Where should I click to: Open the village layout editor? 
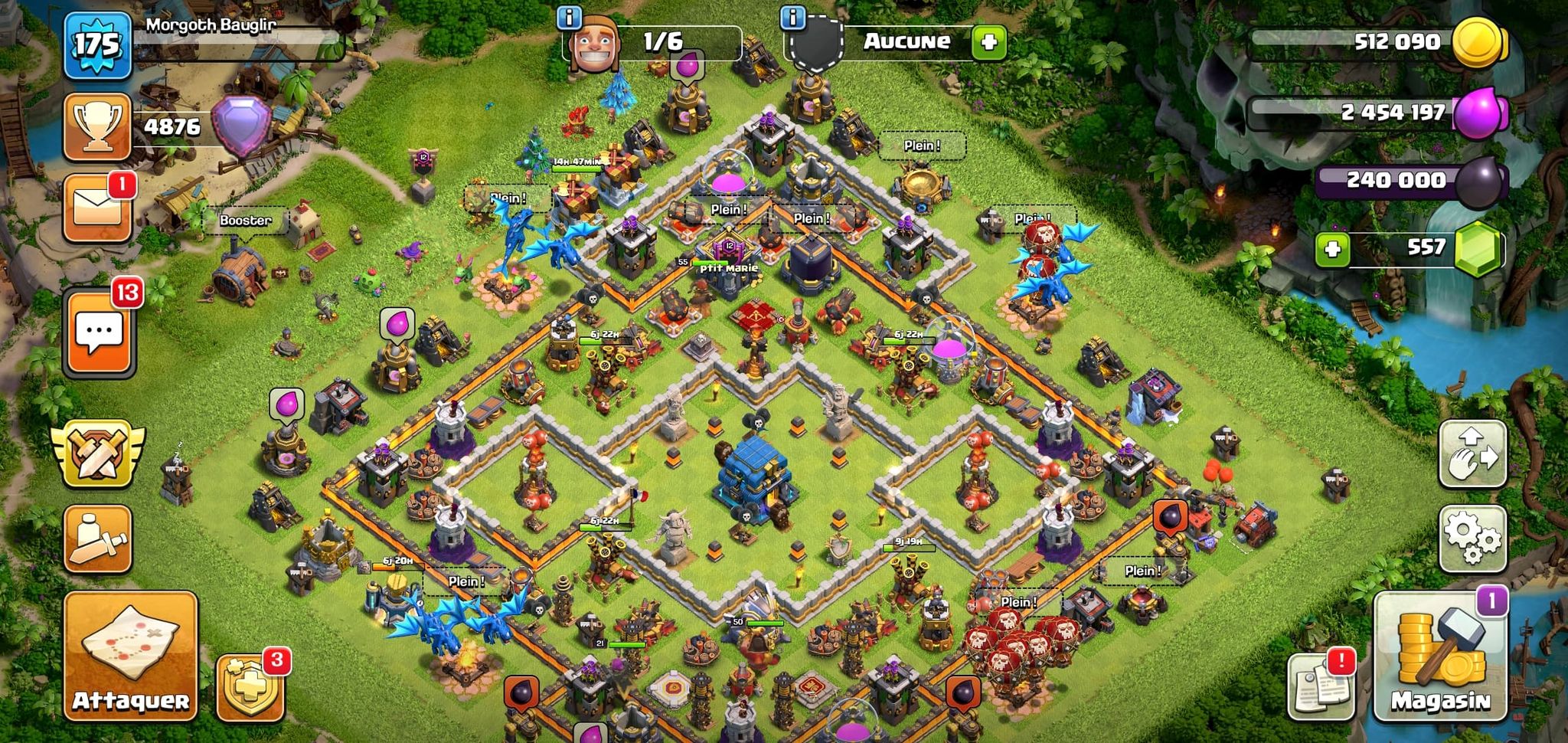(1472, 453)
